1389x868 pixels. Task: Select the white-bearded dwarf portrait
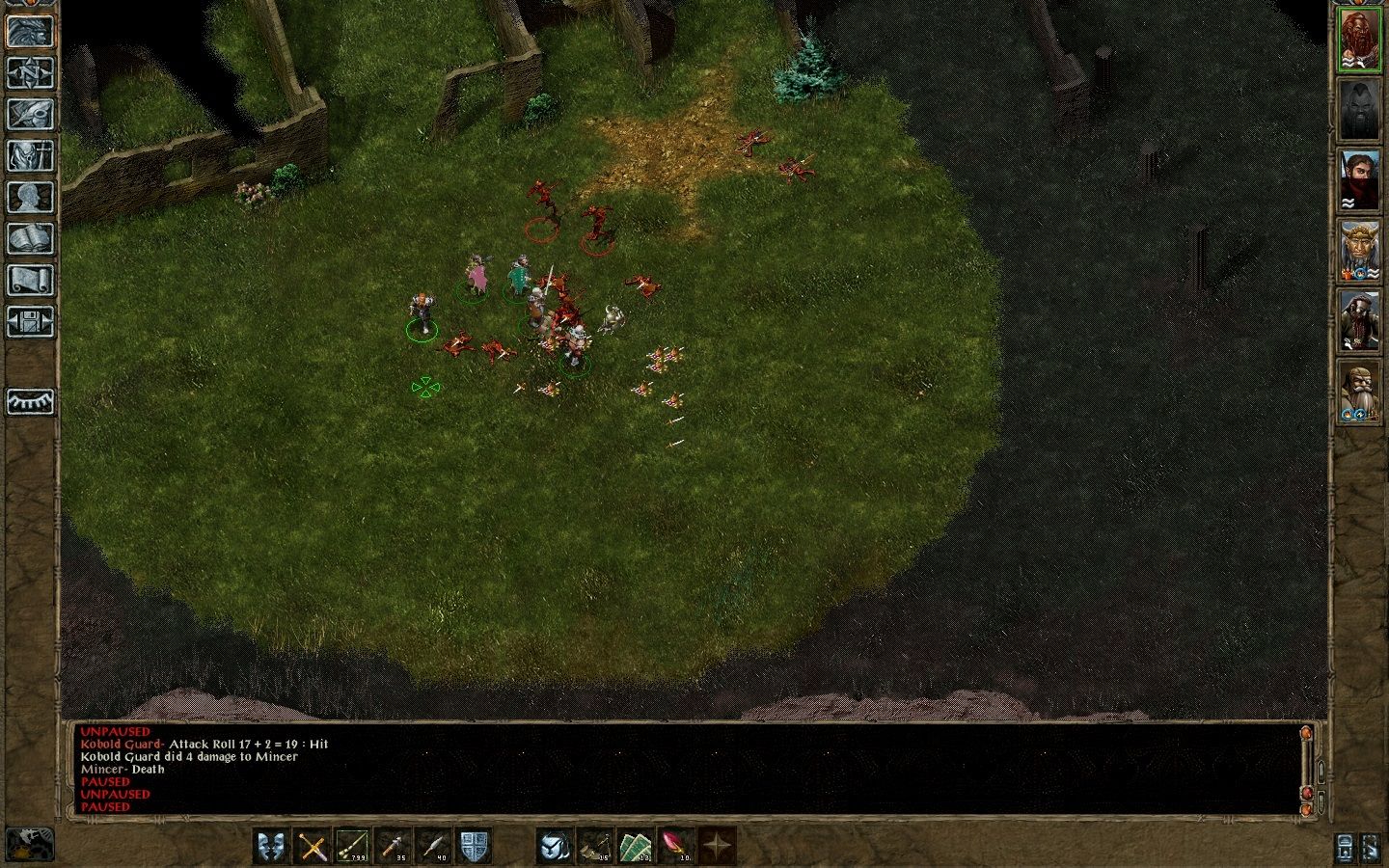1359,393
